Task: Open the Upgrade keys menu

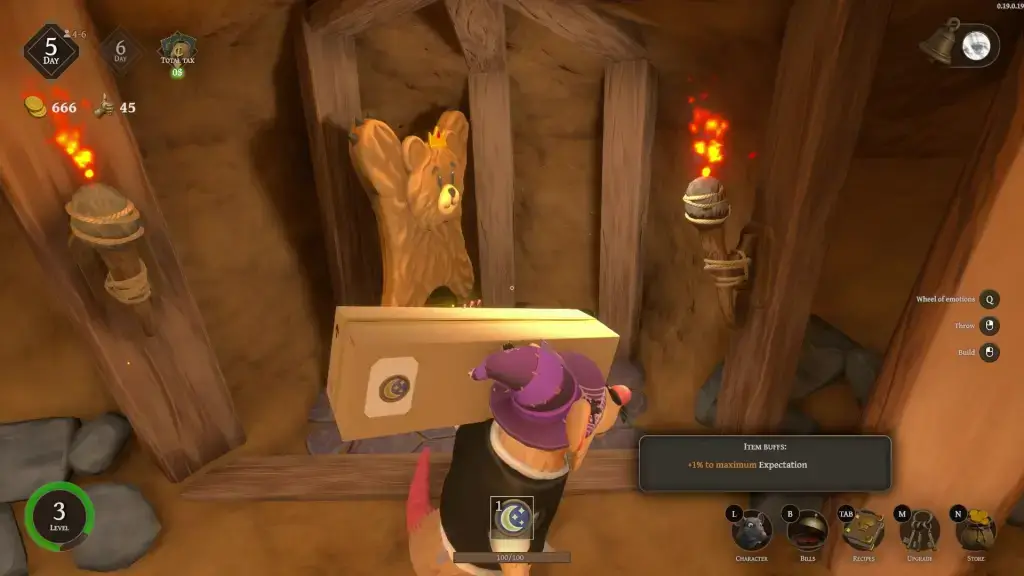Action: [x=918, y=529]
